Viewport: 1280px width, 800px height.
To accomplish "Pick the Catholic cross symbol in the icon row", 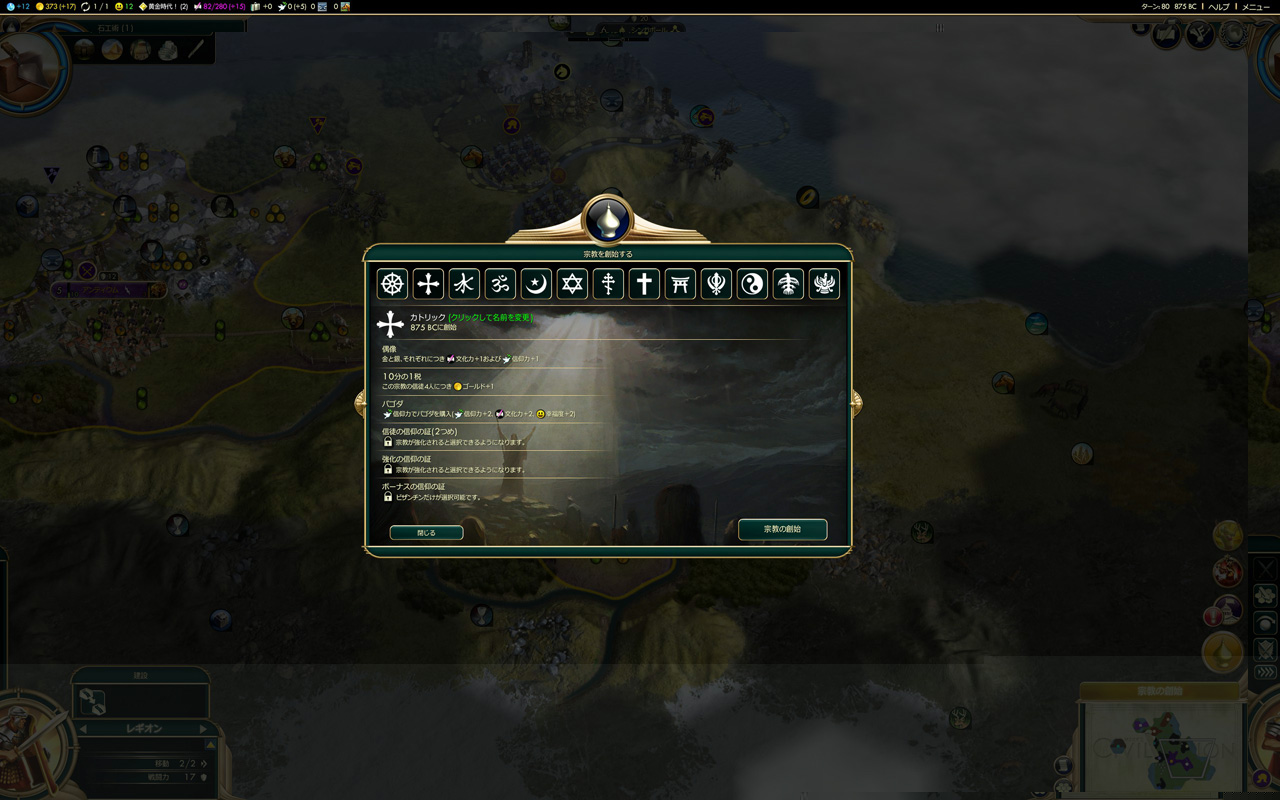I will 428,284.
